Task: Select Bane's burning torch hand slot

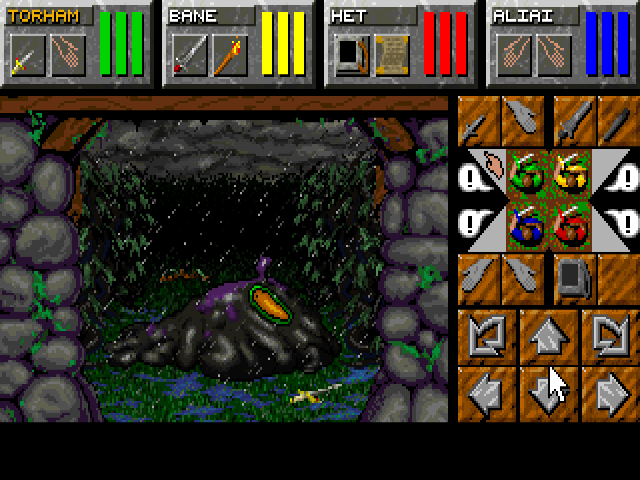Action: click(225, 55)
